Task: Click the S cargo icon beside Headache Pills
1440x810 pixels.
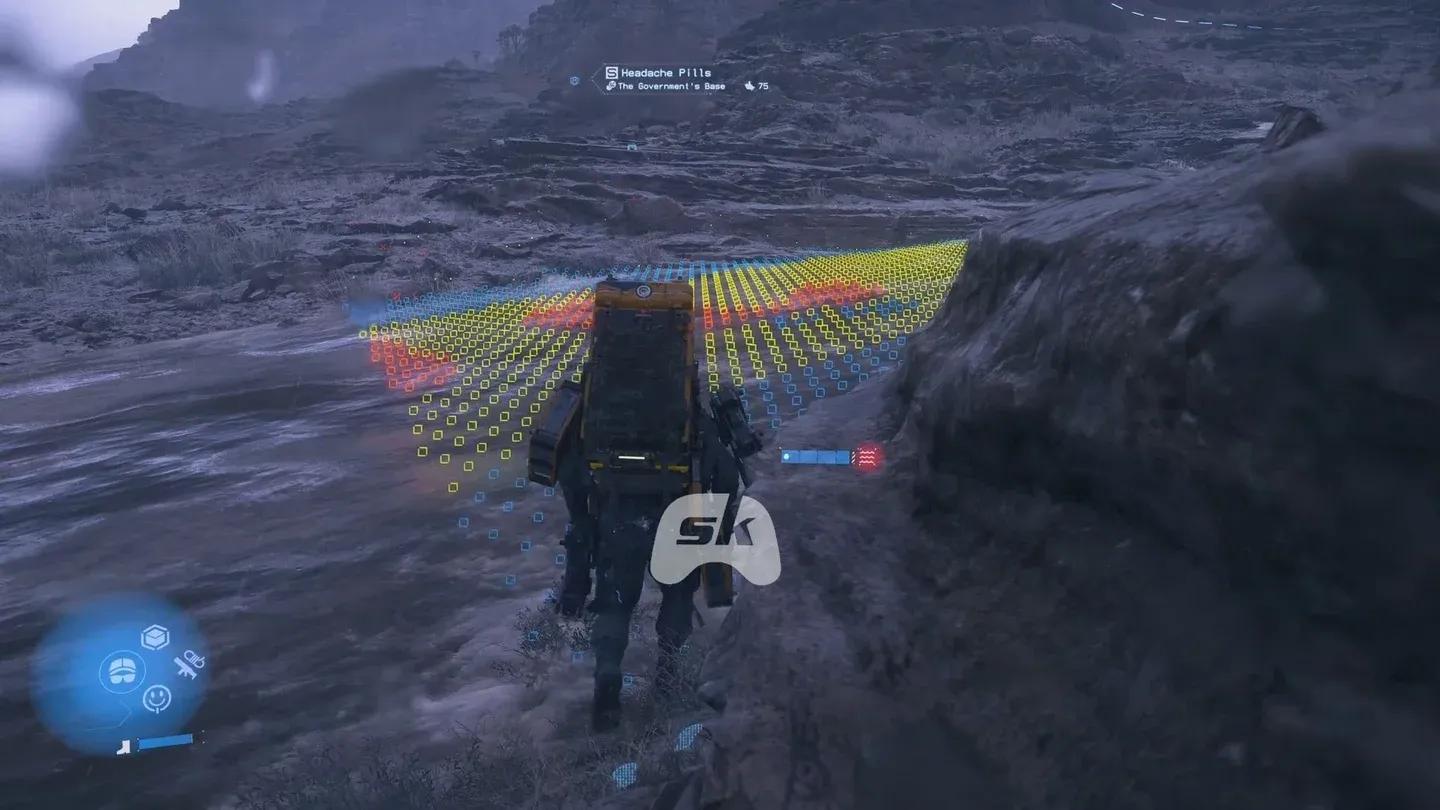Action: click(x=611, y=72)
